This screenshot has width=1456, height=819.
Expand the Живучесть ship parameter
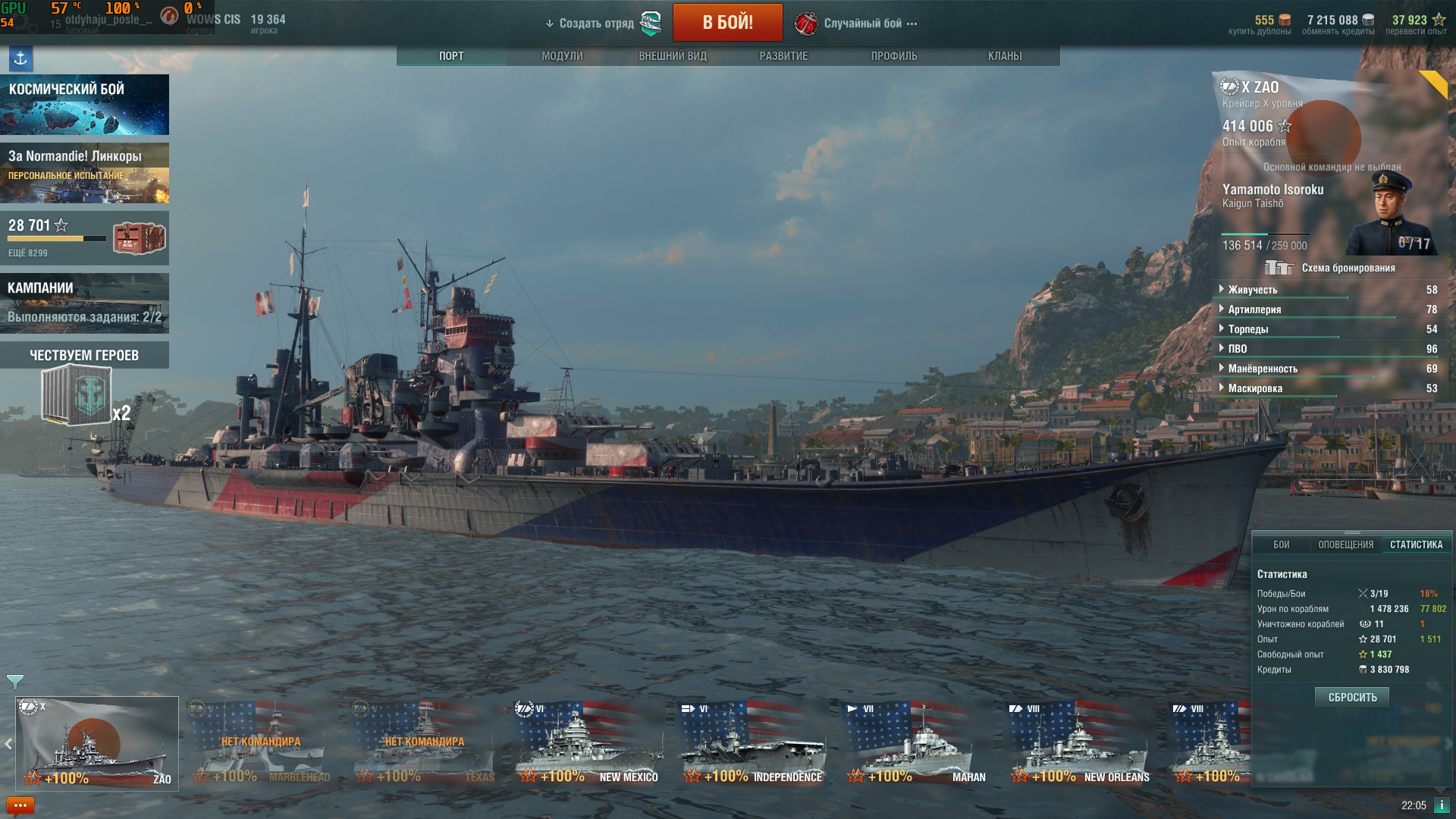click(x=1253, y=290)
